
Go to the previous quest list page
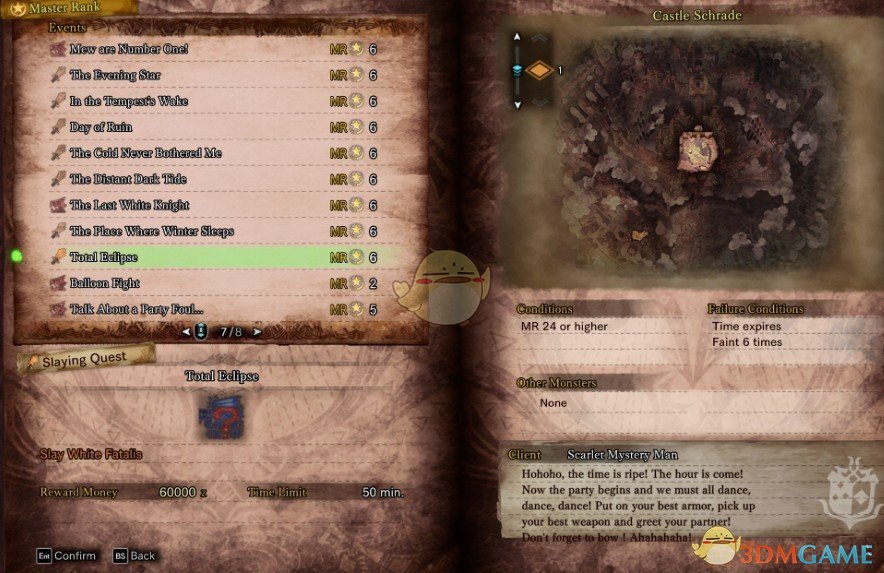(185, 331)
